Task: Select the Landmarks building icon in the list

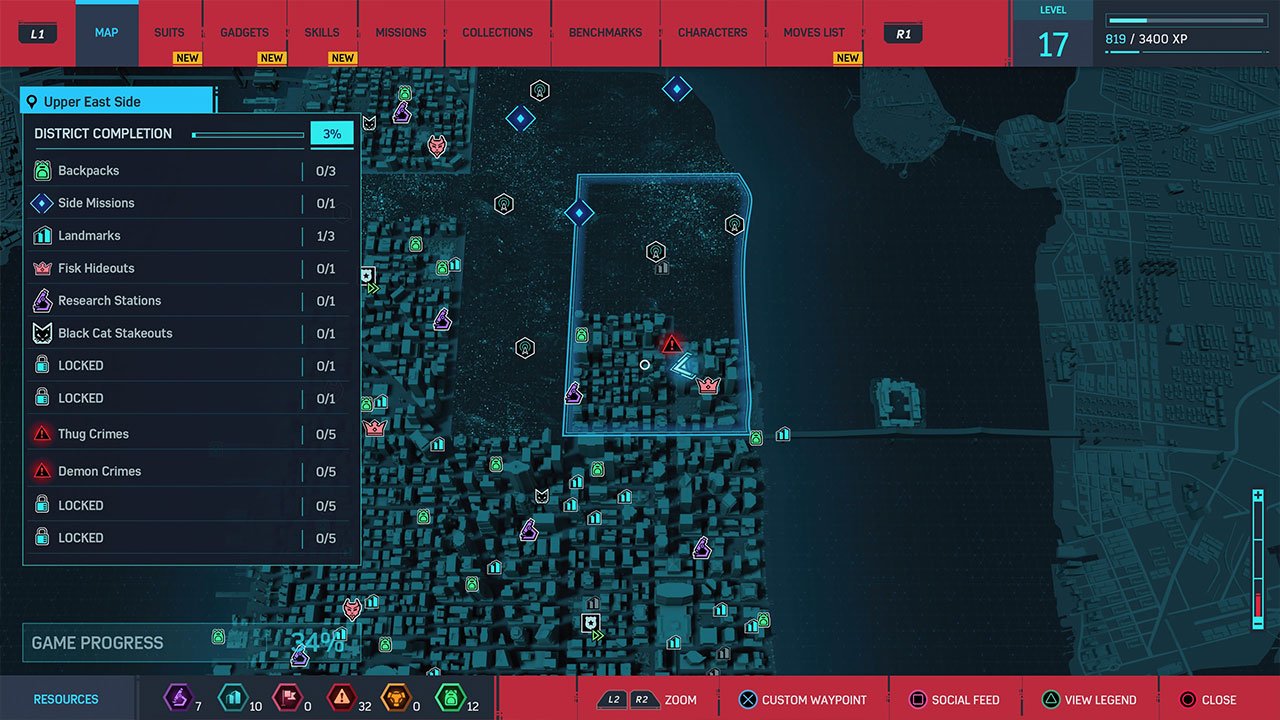Action: tap(44, 235)
